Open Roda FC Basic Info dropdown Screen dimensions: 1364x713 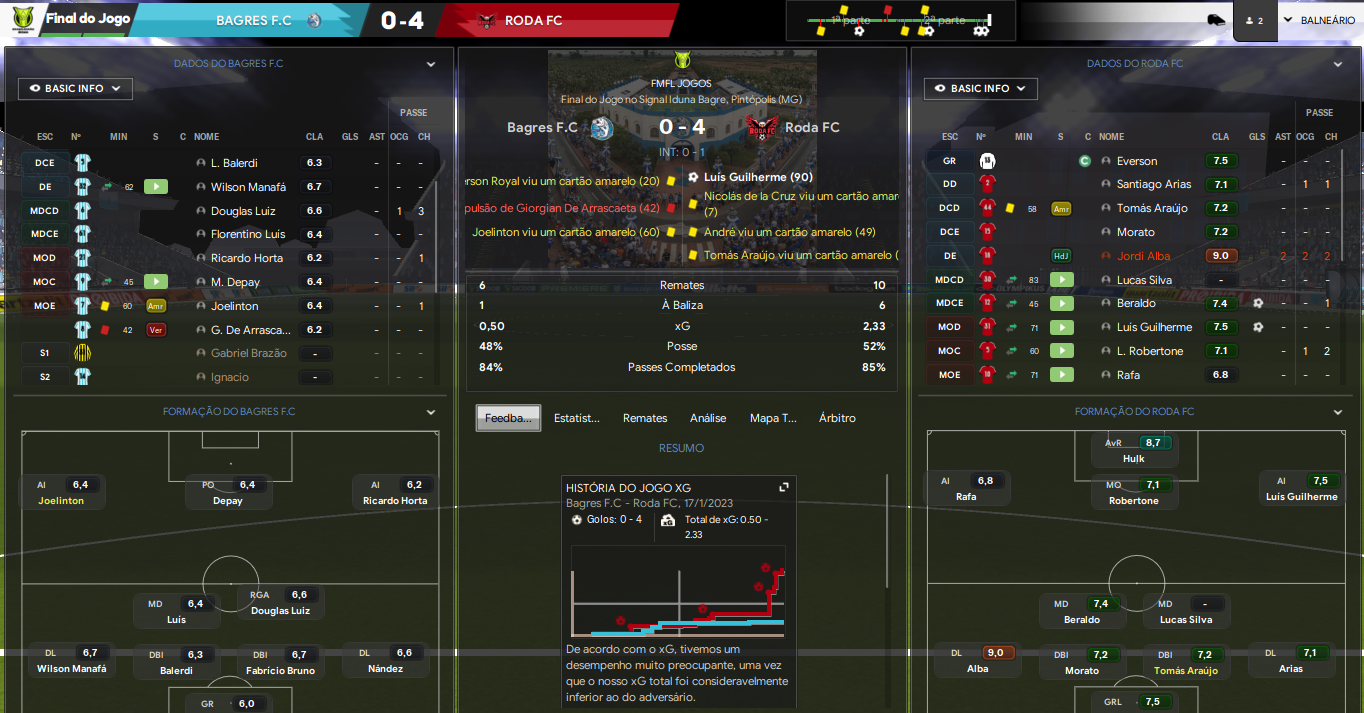[980, 89]
